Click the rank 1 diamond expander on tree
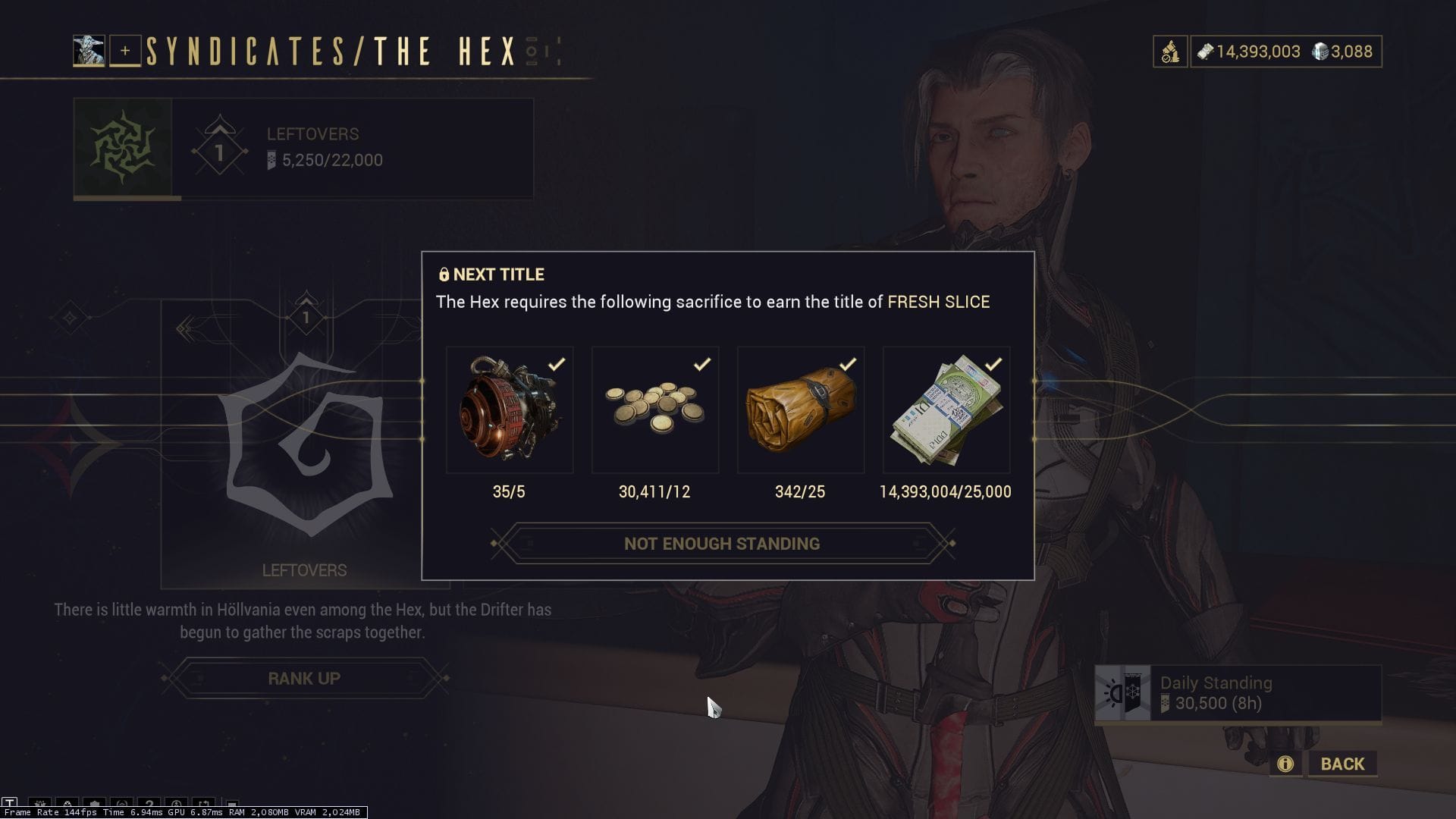The image size is (1456, 819). tap(305, 318)
